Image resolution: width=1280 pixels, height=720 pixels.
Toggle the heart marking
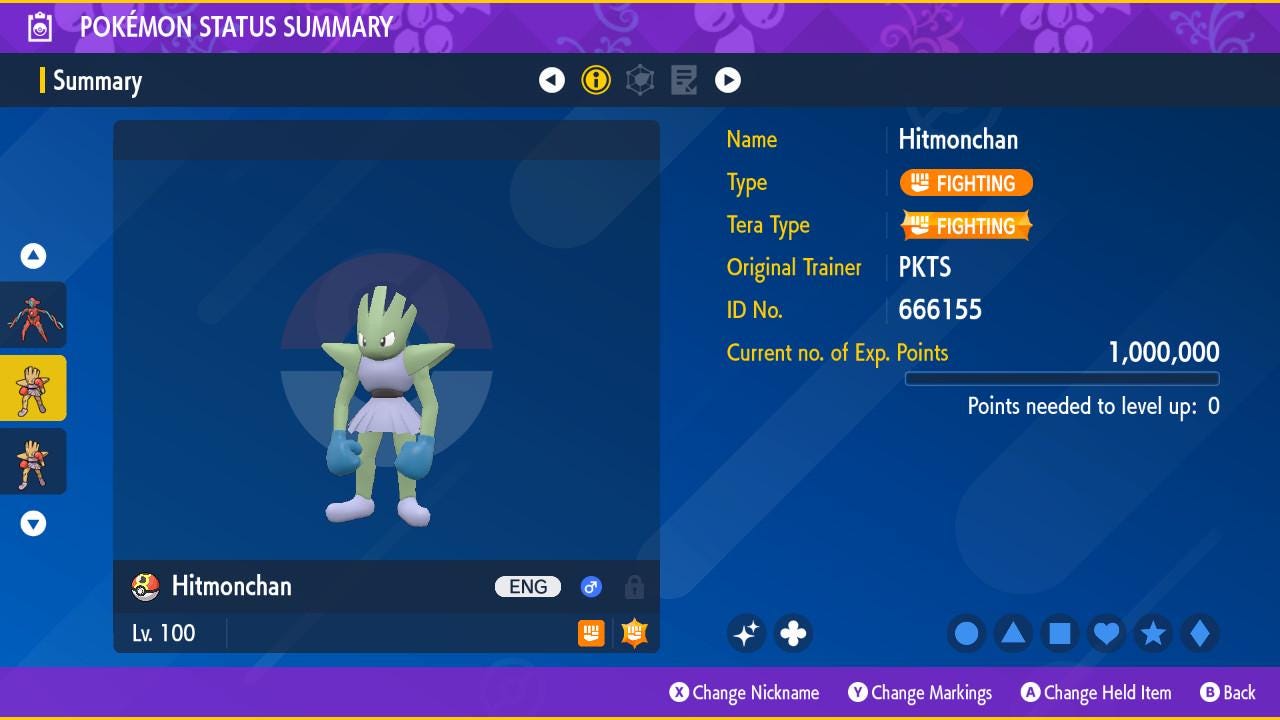tap(1106, 633)
